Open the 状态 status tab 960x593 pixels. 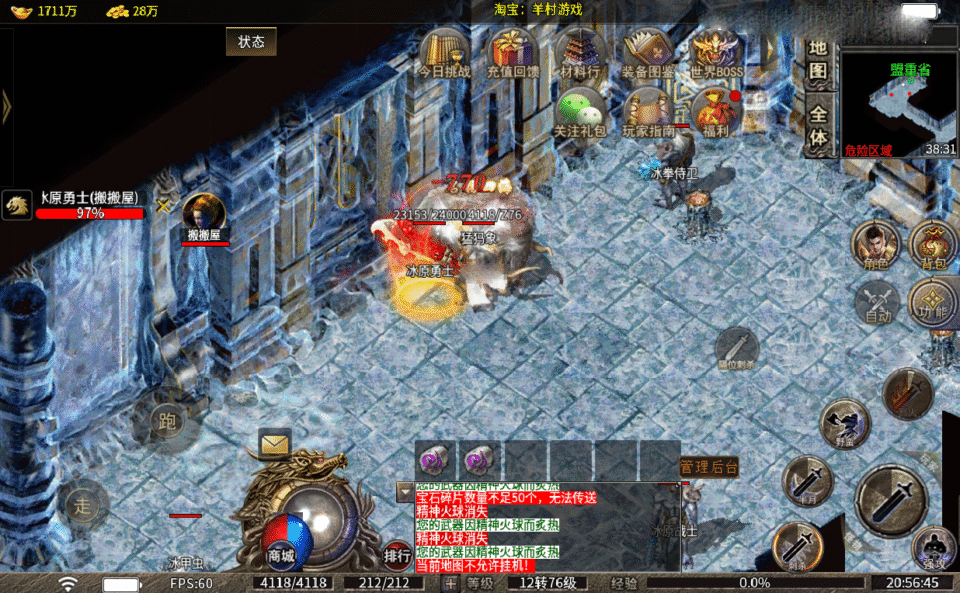251,42
